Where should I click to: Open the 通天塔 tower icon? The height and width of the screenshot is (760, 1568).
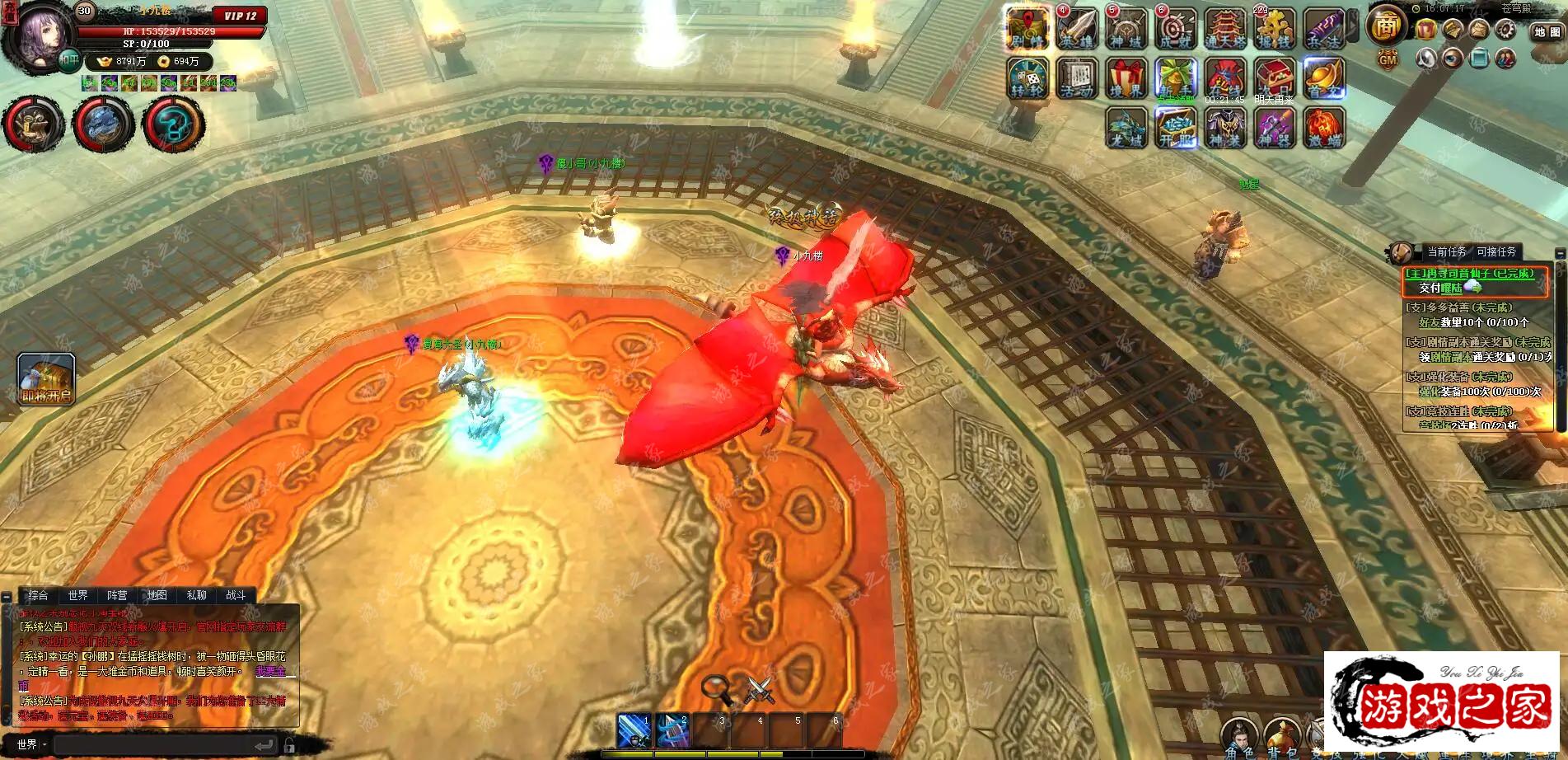(1225, 29)
